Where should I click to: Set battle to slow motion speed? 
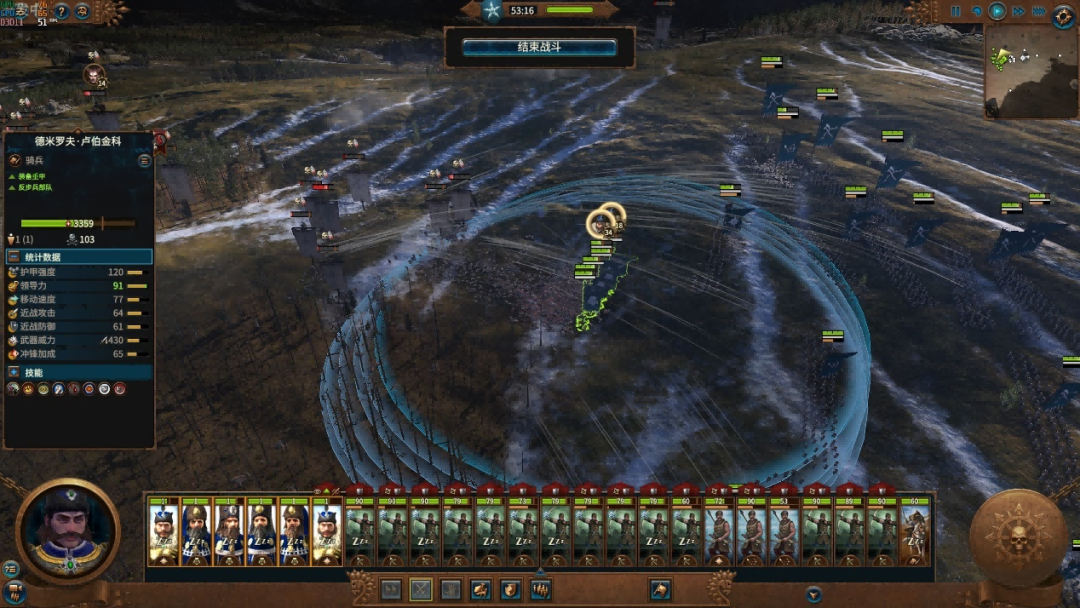click(976, 12)
